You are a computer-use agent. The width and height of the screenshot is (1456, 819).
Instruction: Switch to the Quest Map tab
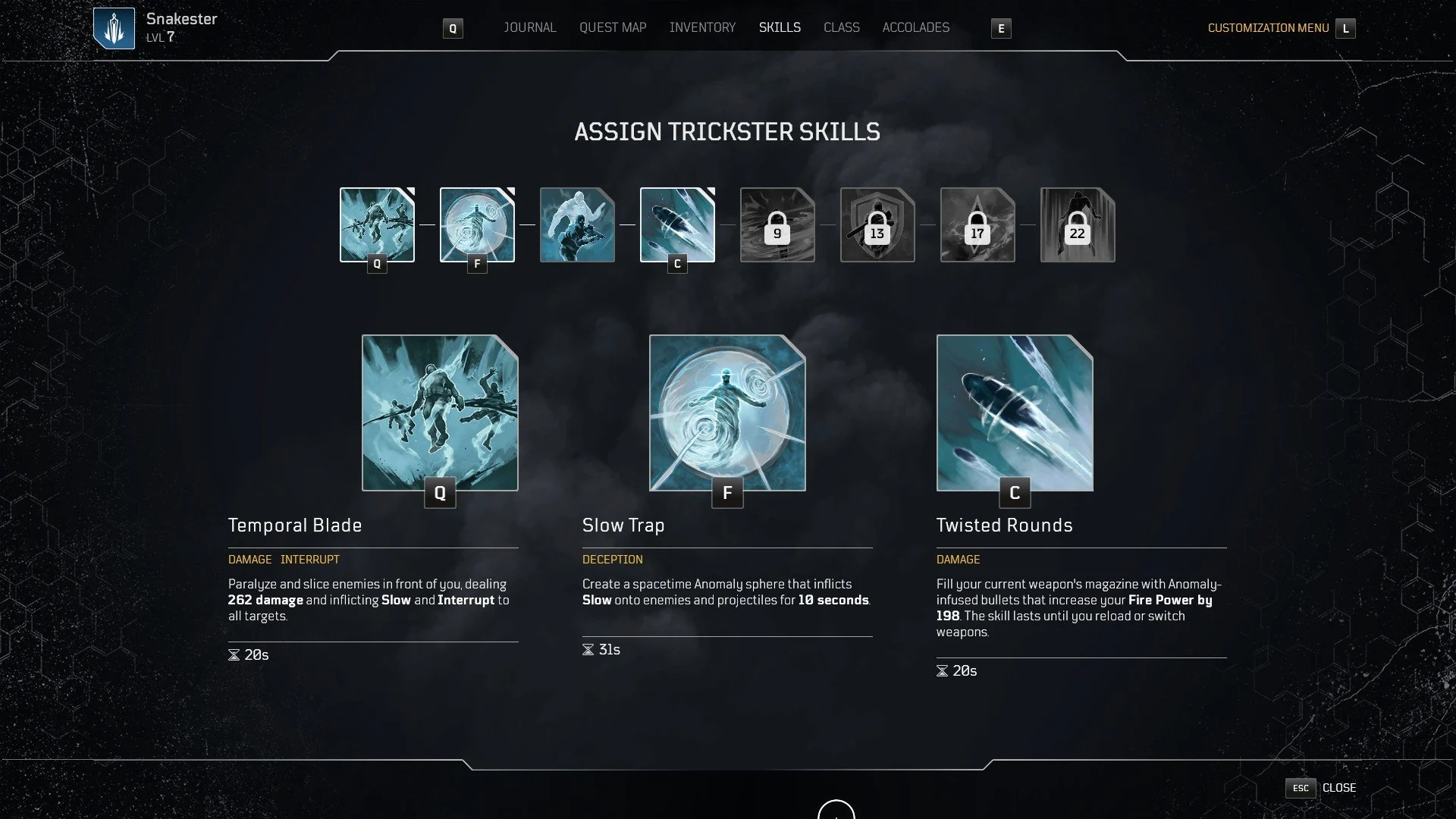[x=612, y=27]
